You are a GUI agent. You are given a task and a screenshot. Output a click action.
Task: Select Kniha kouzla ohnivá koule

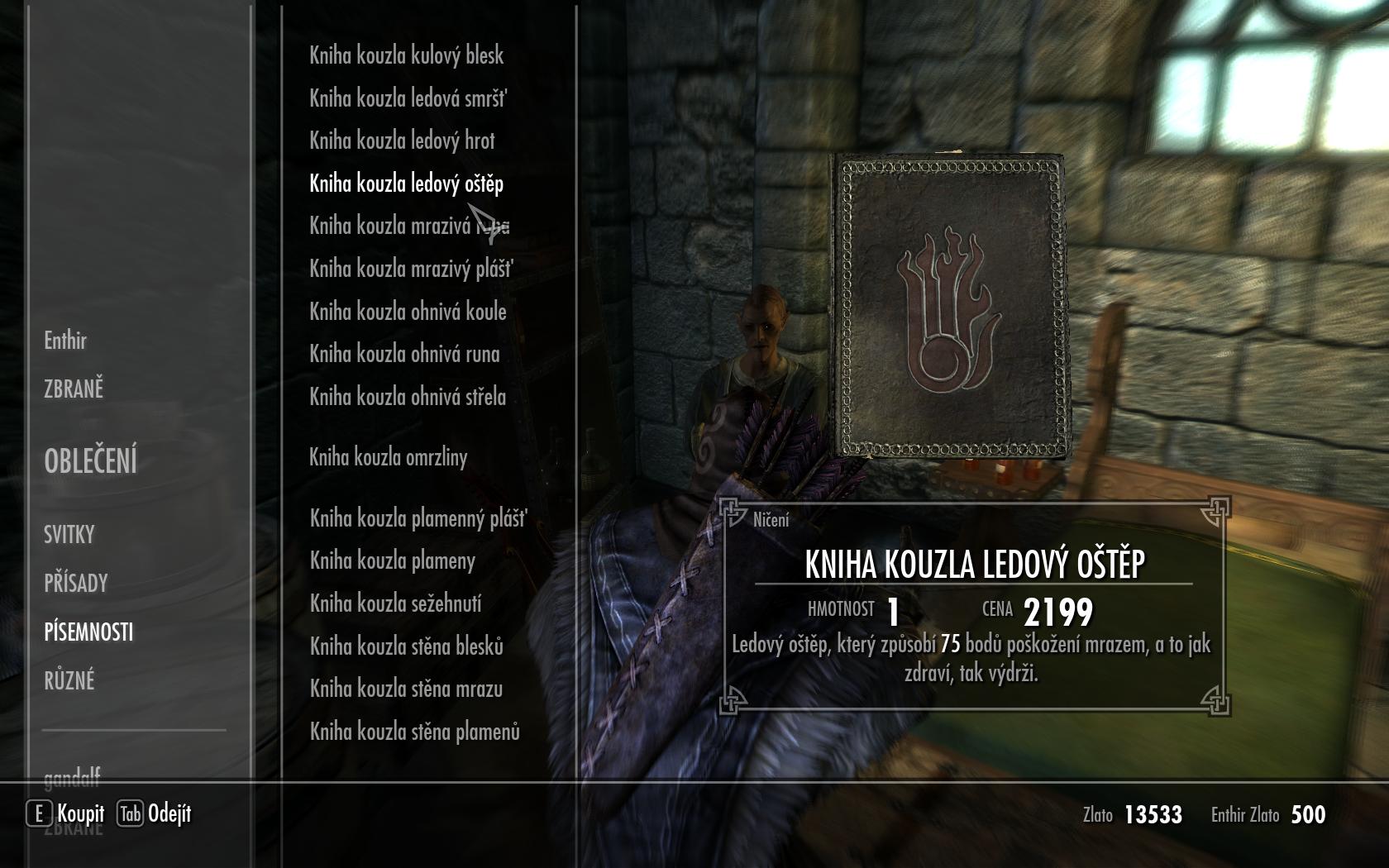pos(408,312)
